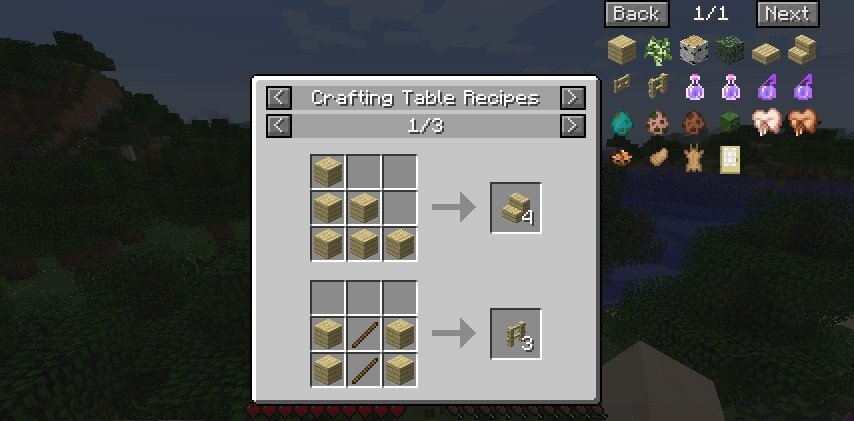This screenshot has width=854, height=421.
Task: Go to Next page of item list
Action: (787, 14)
